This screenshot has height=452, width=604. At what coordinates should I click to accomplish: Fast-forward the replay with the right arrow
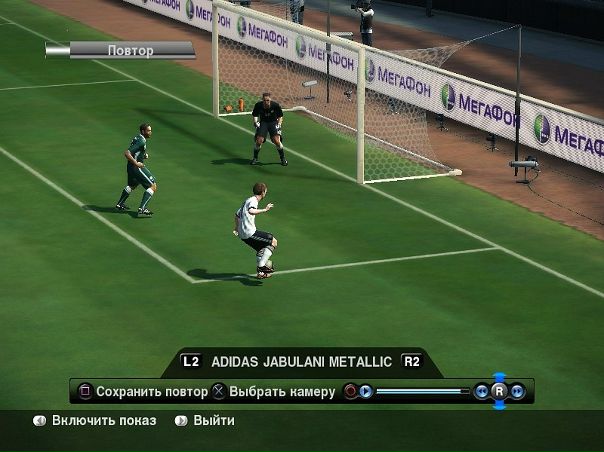(517, 391)
